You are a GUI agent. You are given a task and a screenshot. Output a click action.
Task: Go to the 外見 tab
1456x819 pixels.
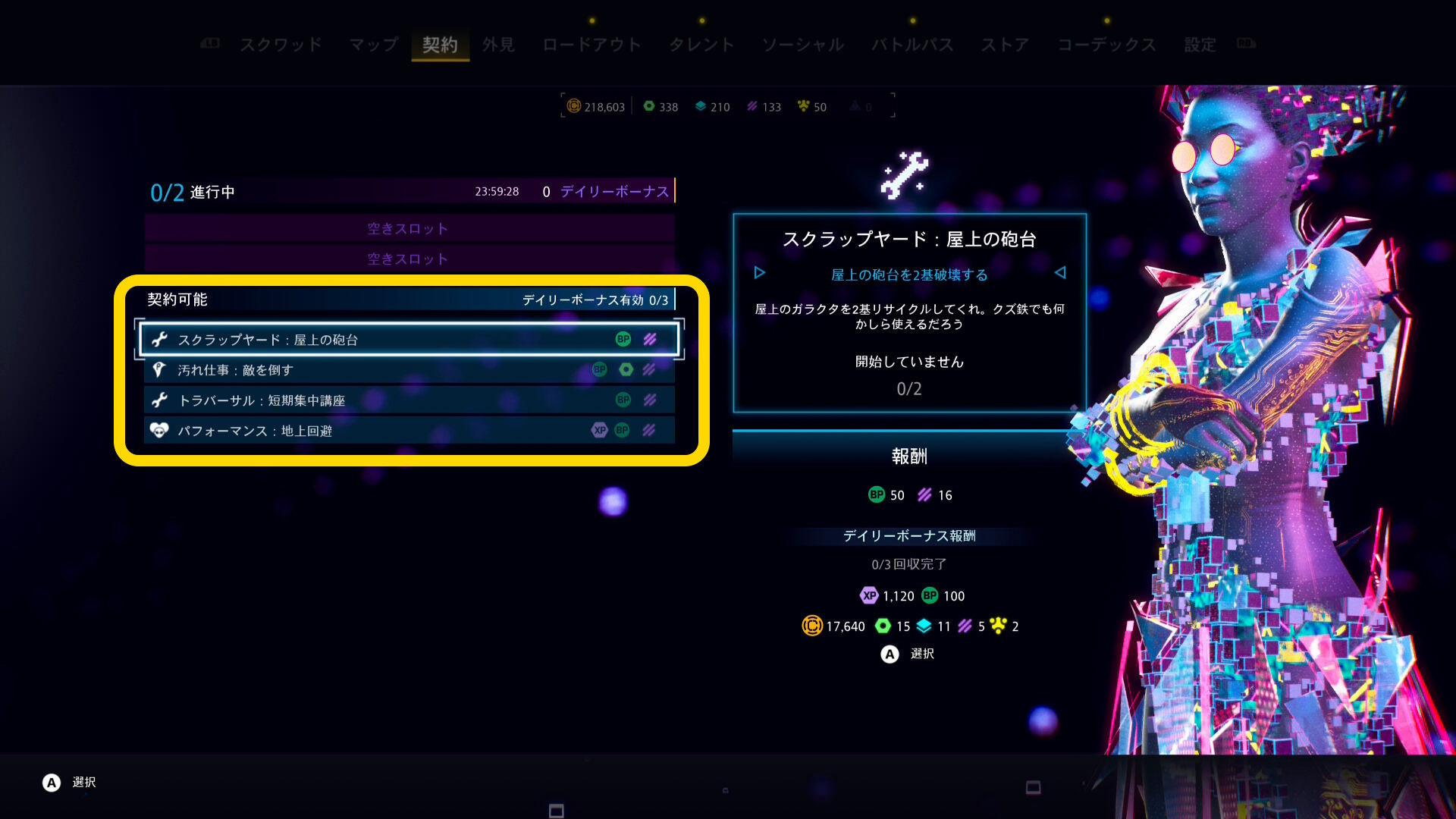click(498, 45)
